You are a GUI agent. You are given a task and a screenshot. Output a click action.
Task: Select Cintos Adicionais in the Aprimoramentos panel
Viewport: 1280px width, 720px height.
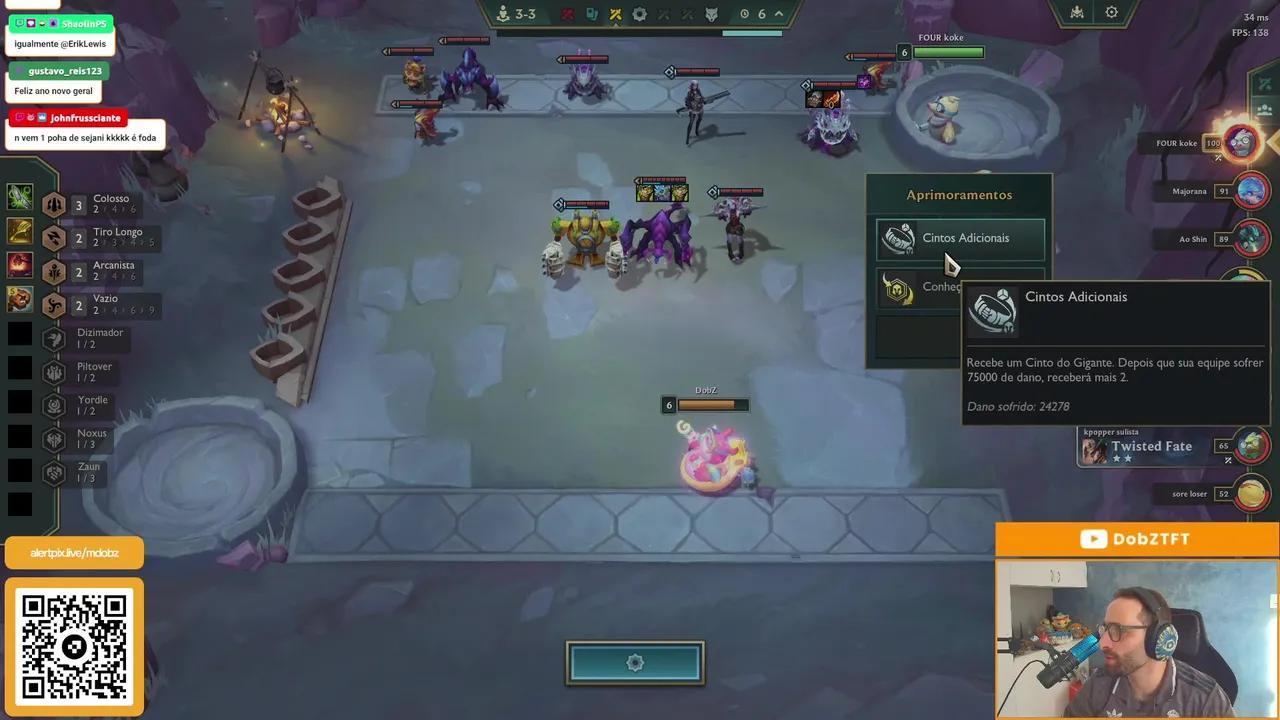[x=958, y=238]
